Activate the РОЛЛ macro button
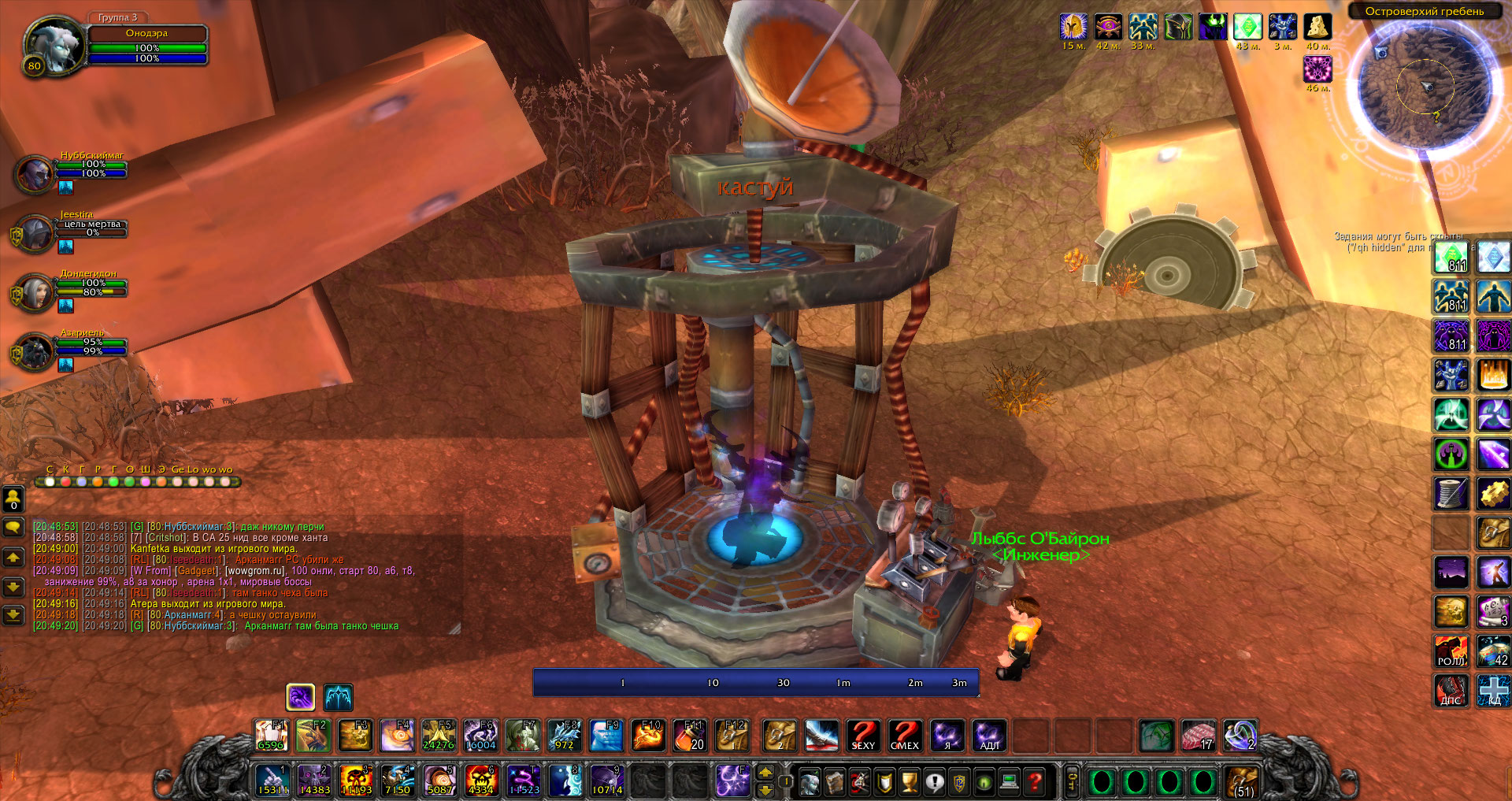The width and height of the screenshot is (1512, 801). (x=1451, y=652)
